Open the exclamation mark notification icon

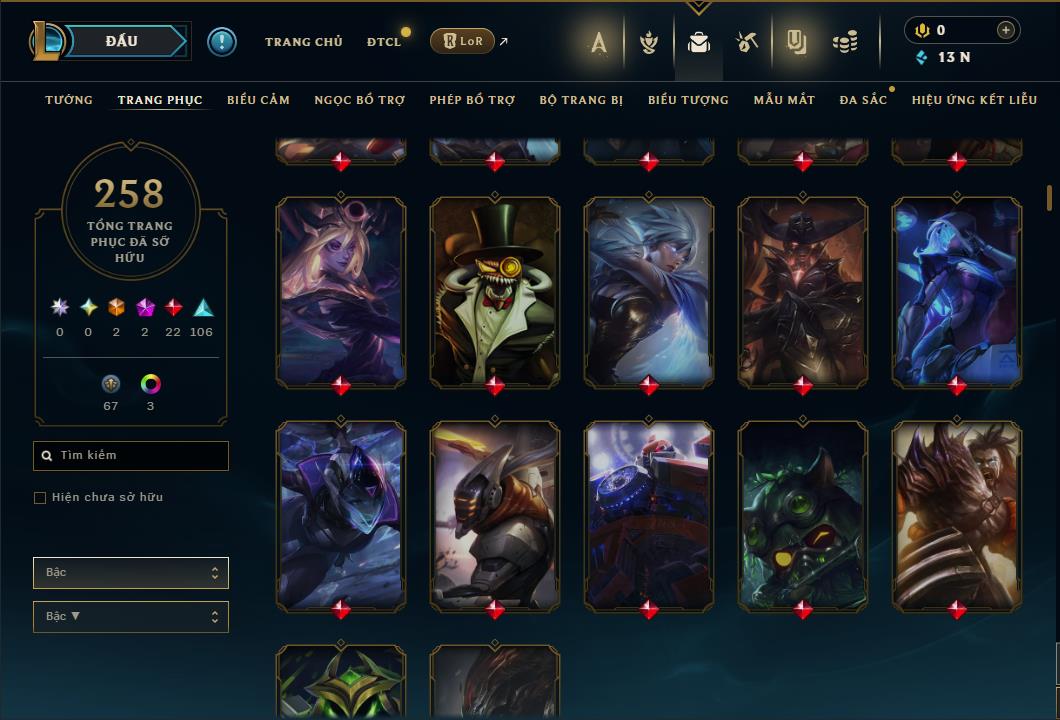(222, 42)
